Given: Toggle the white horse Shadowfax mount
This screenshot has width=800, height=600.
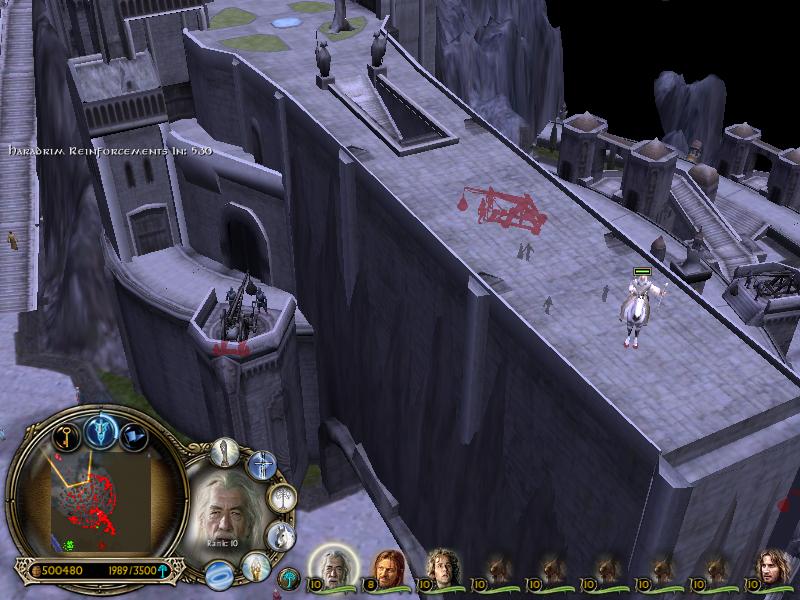Looking at the screenshot, I should click(x=280, y=537).
